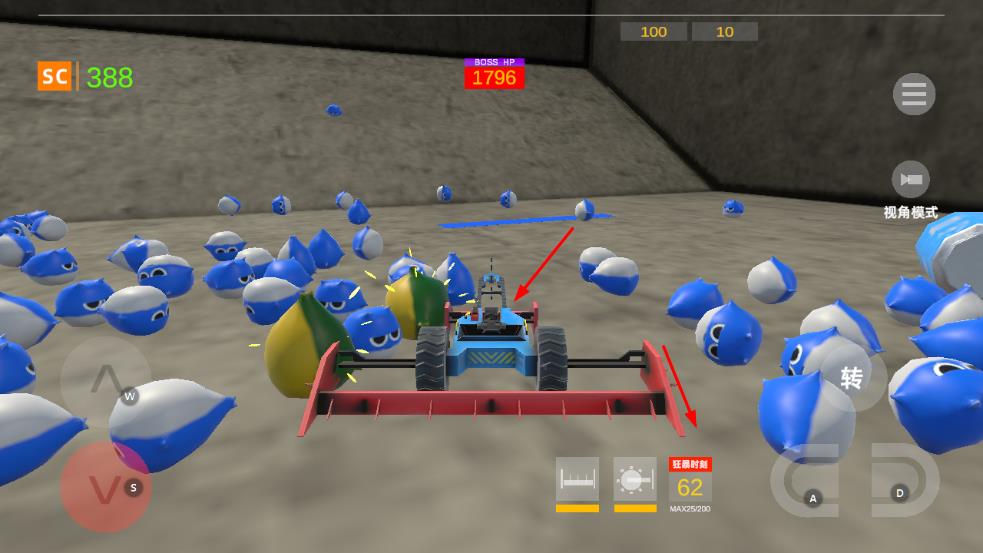Image resolution: width=983 pixels, height=553 pixels.
Task: Activate the spiked ball ability icon
Action: coord(634,480)
